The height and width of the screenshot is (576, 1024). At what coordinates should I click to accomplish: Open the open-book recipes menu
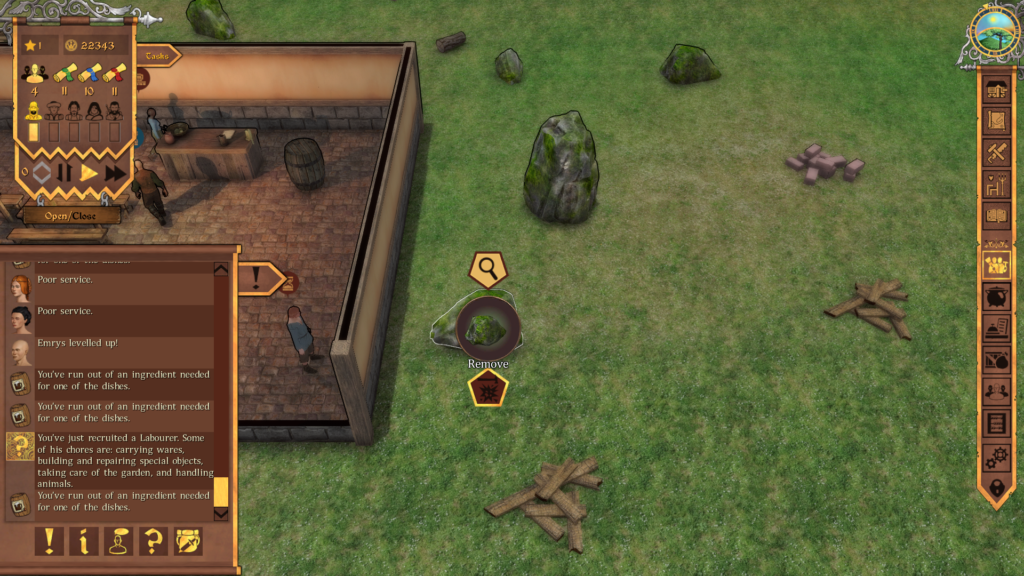pos(996,215)
